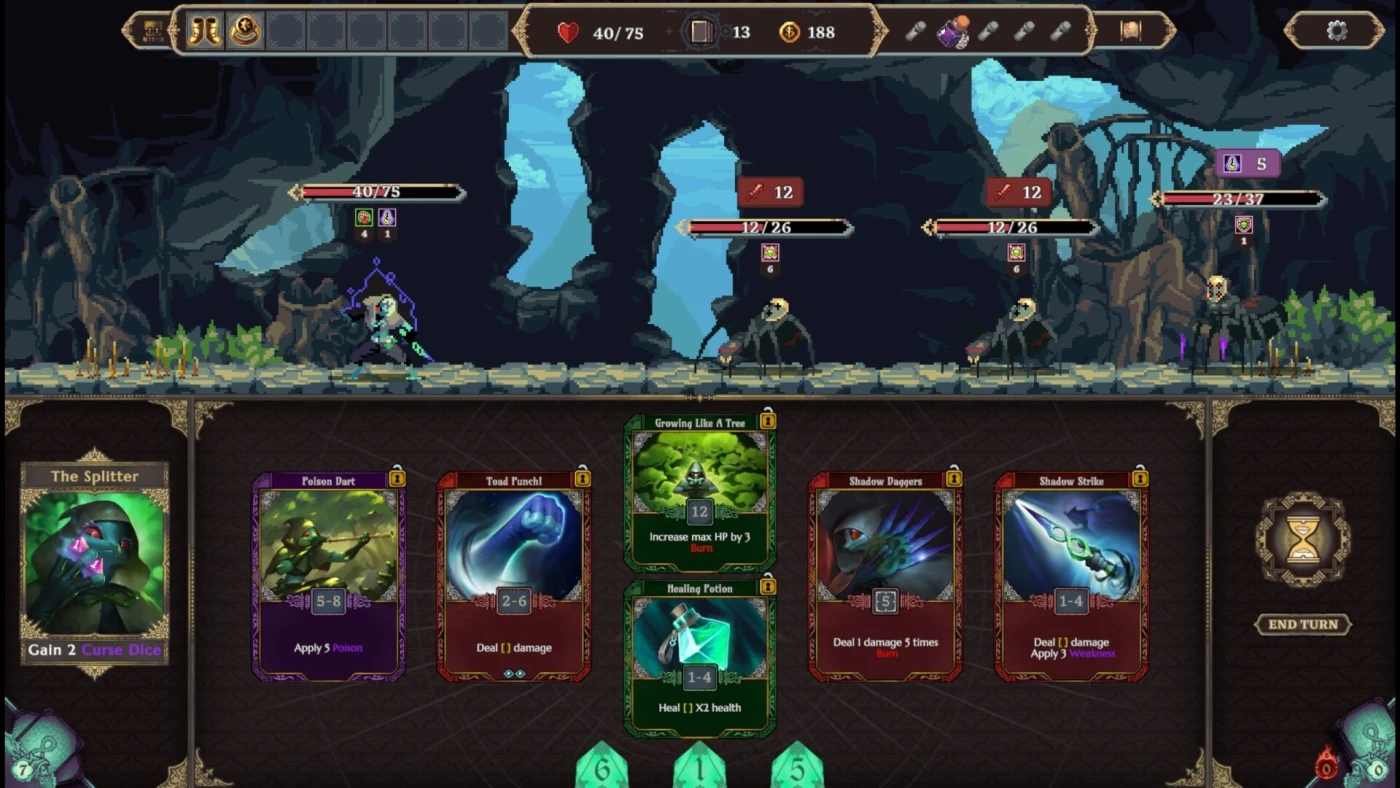This screenshot has width=1400, height=788.
Task: Select the Shadow Daggers card
Action: pos(885,576)
